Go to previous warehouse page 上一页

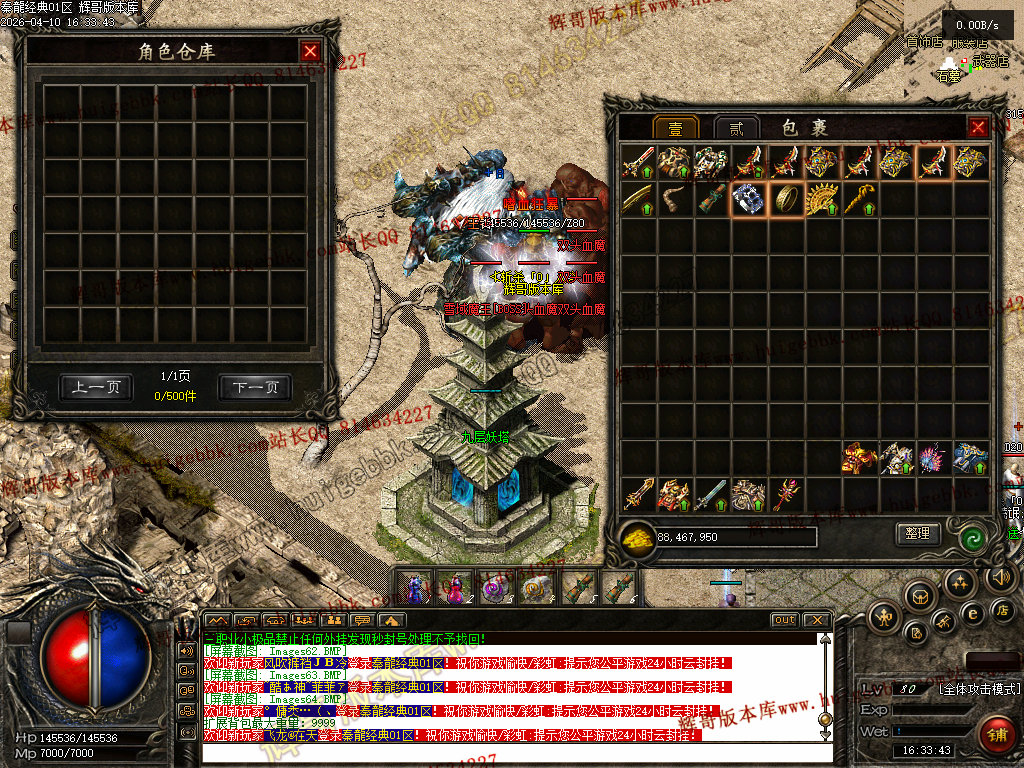pos(96,387)
